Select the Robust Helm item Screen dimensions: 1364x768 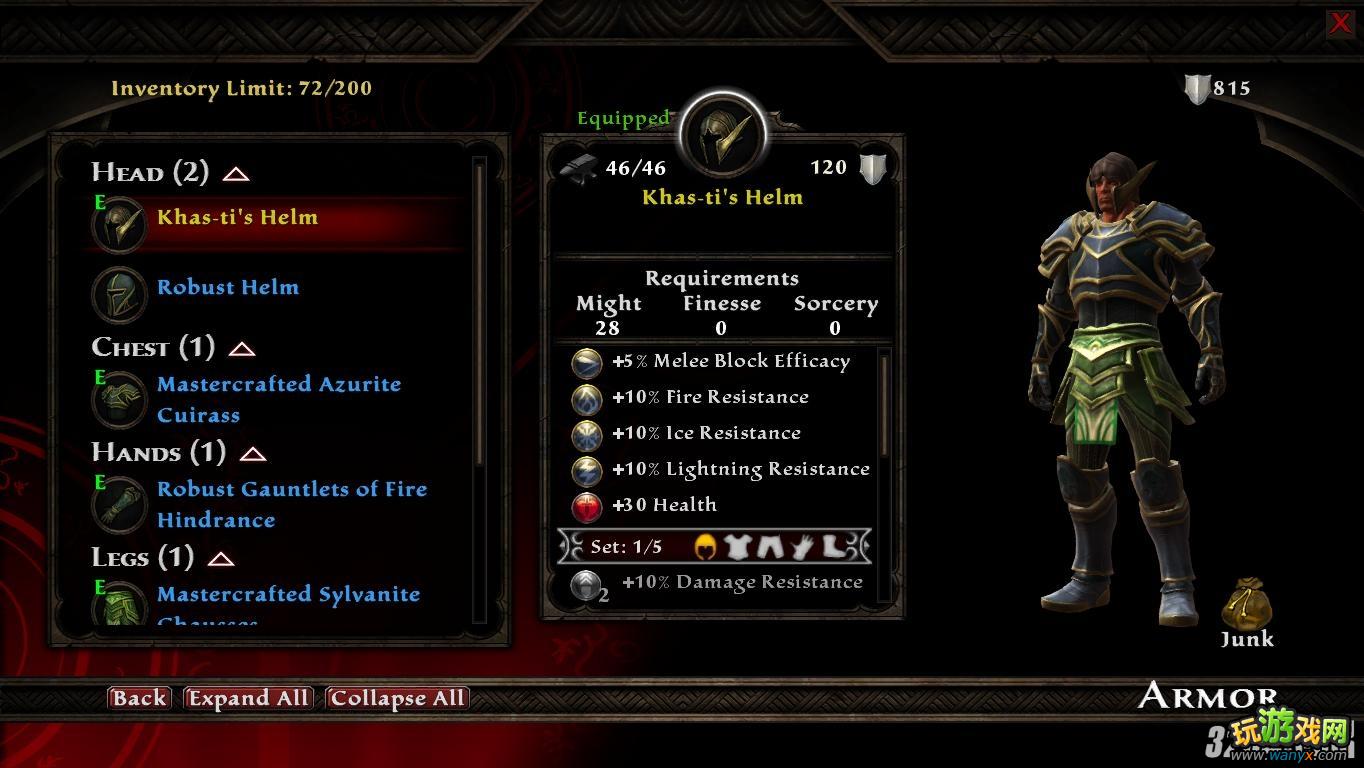(228, 288)
